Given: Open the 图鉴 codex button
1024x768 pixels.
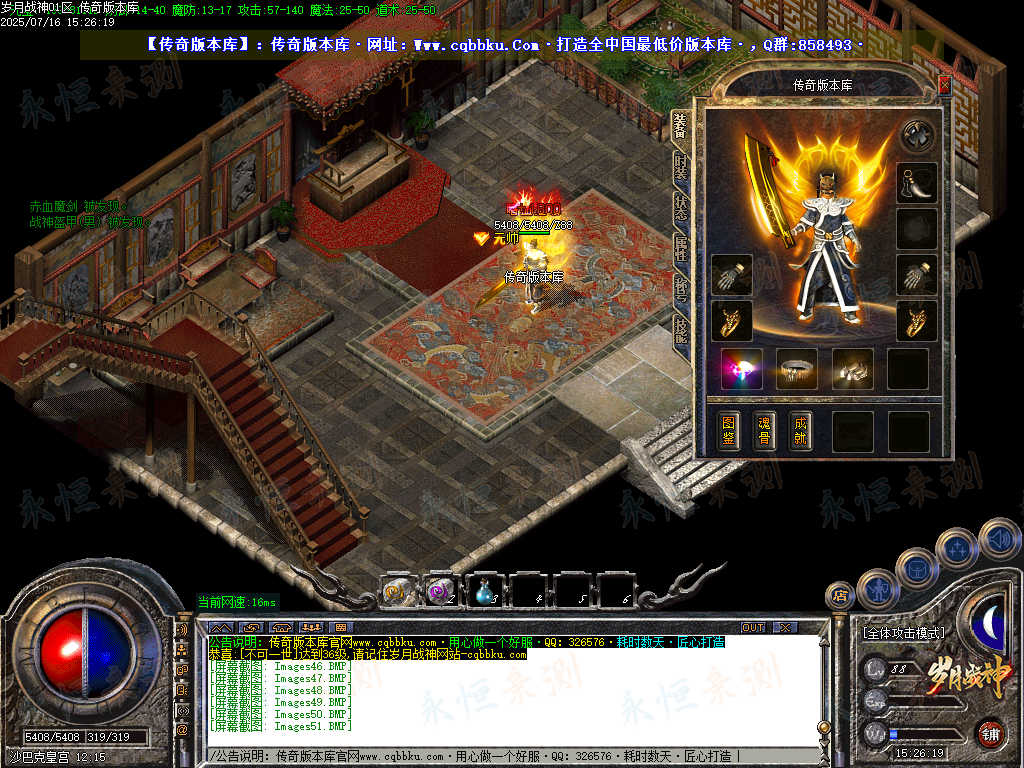Looking at the screenshot, I should 730,431.
